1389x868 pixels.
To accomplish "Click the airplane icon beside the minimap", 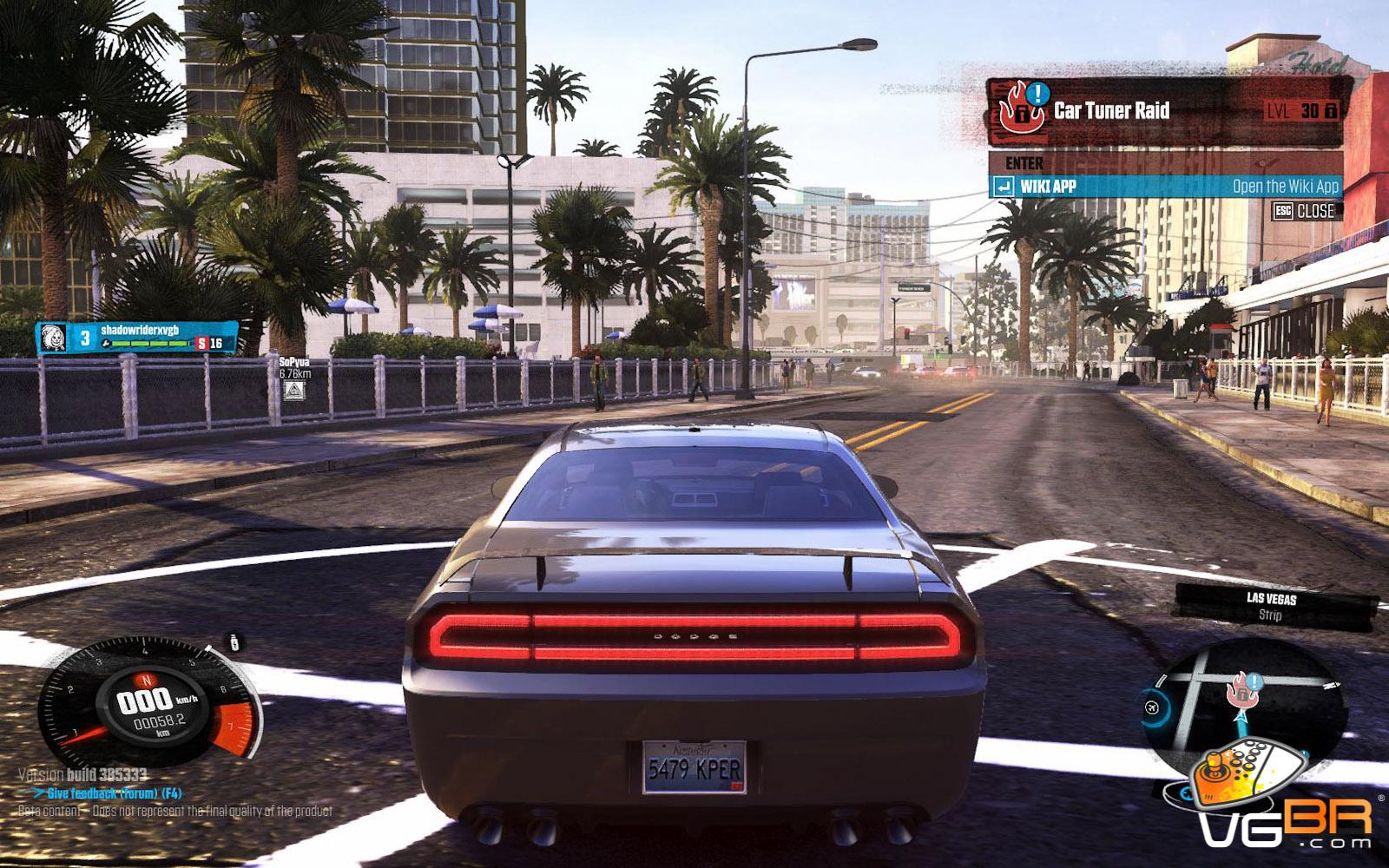I will coord(1155,707).
